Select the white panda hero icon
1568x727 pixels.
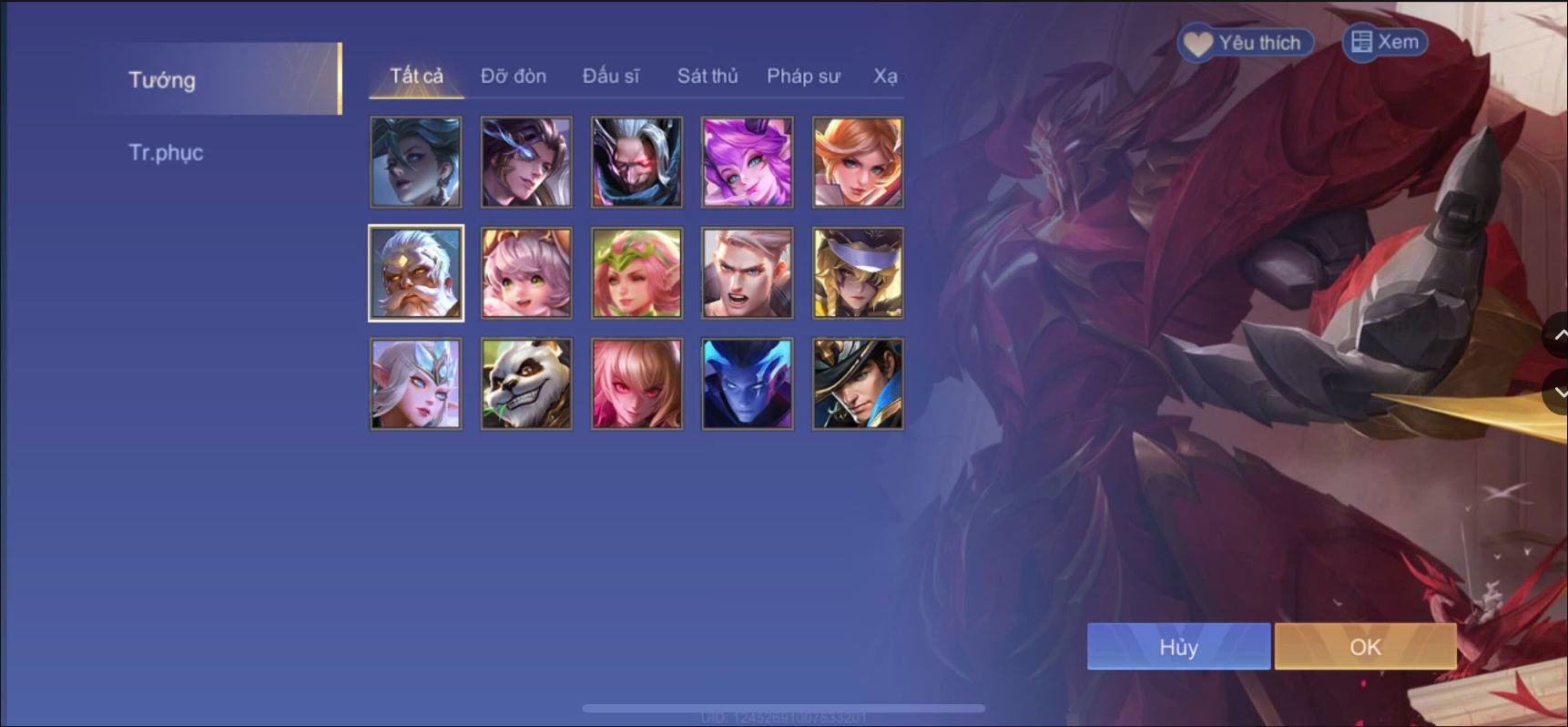tap(526, 384)
